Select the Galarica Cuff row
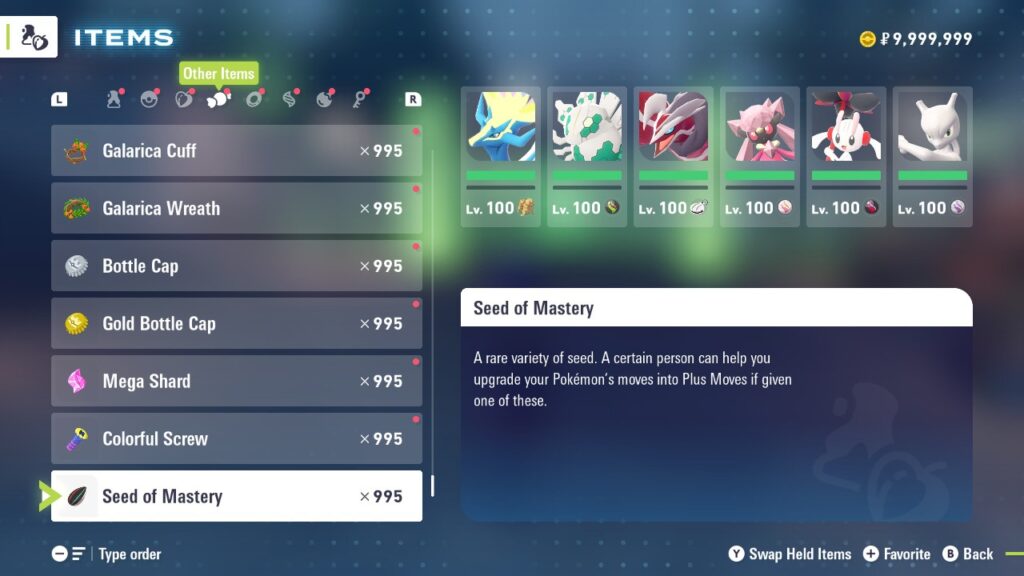The width and height of the screenshot is (1024, 576). pos(236,151)
